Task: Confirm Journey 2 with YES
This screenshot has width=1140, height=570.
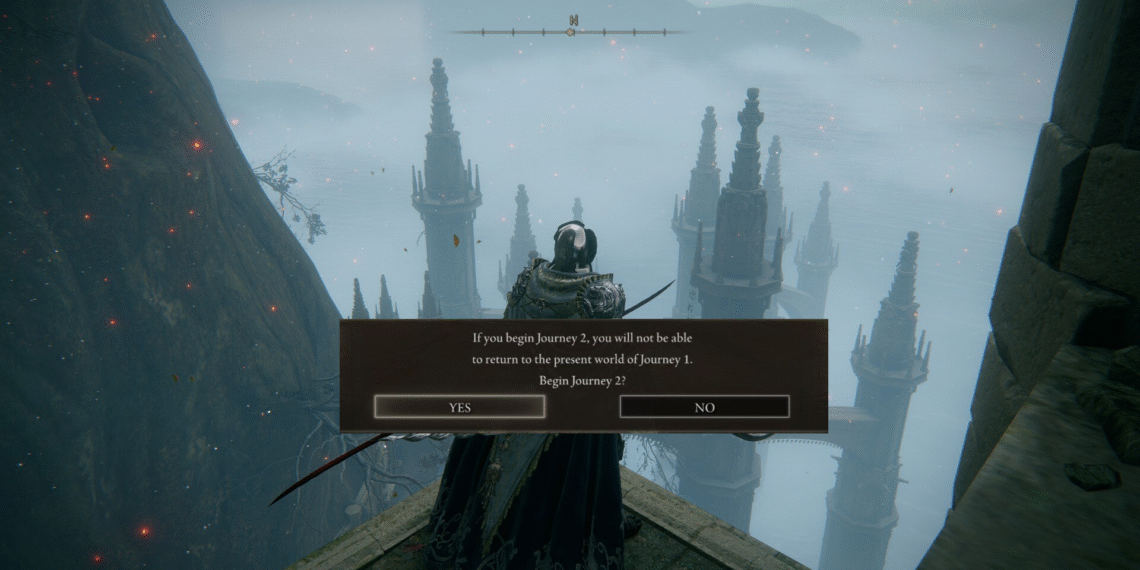Action: tap(460, 407)
